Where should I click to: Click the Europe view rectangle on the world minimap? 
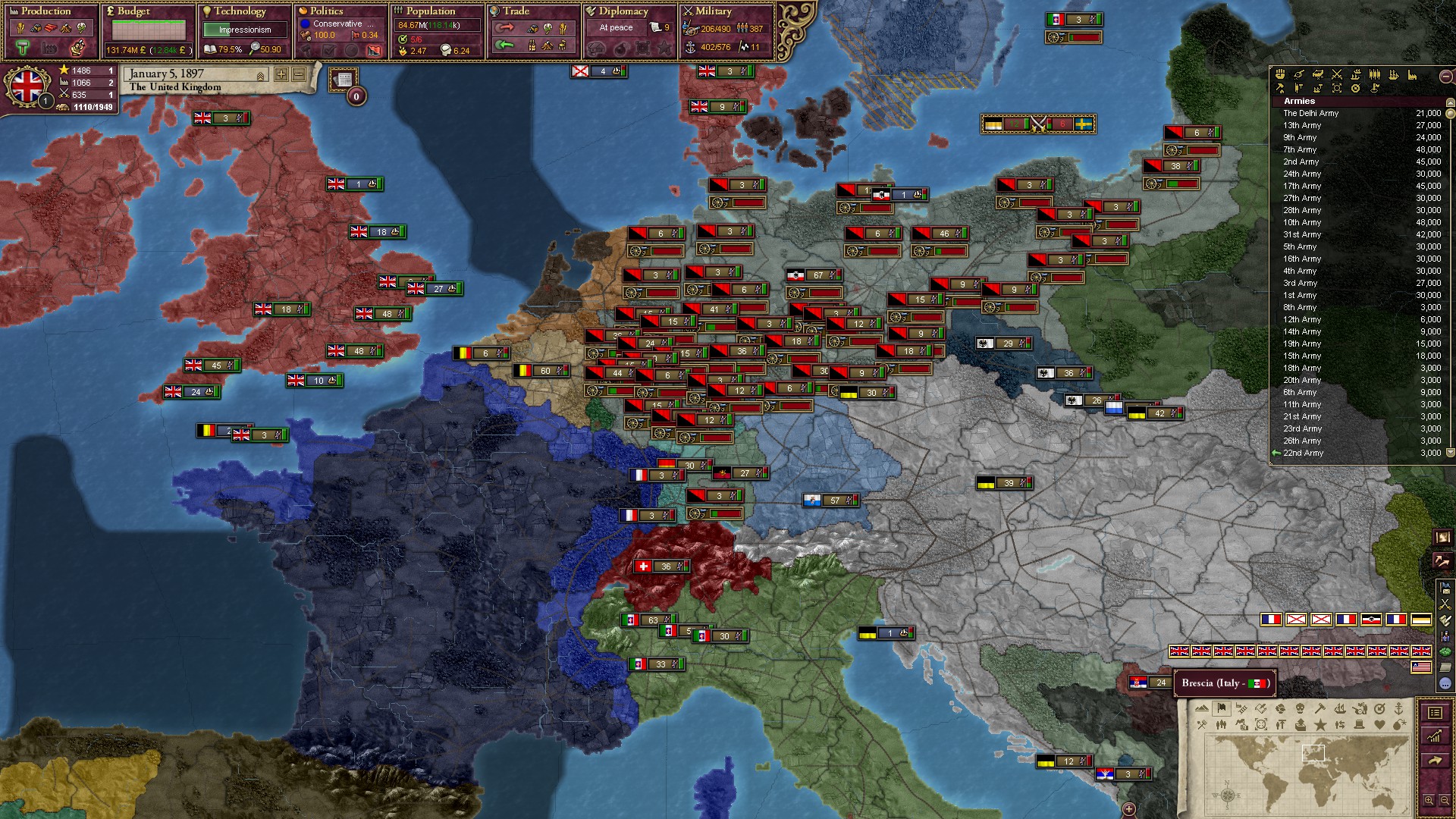click(1313, 752)
